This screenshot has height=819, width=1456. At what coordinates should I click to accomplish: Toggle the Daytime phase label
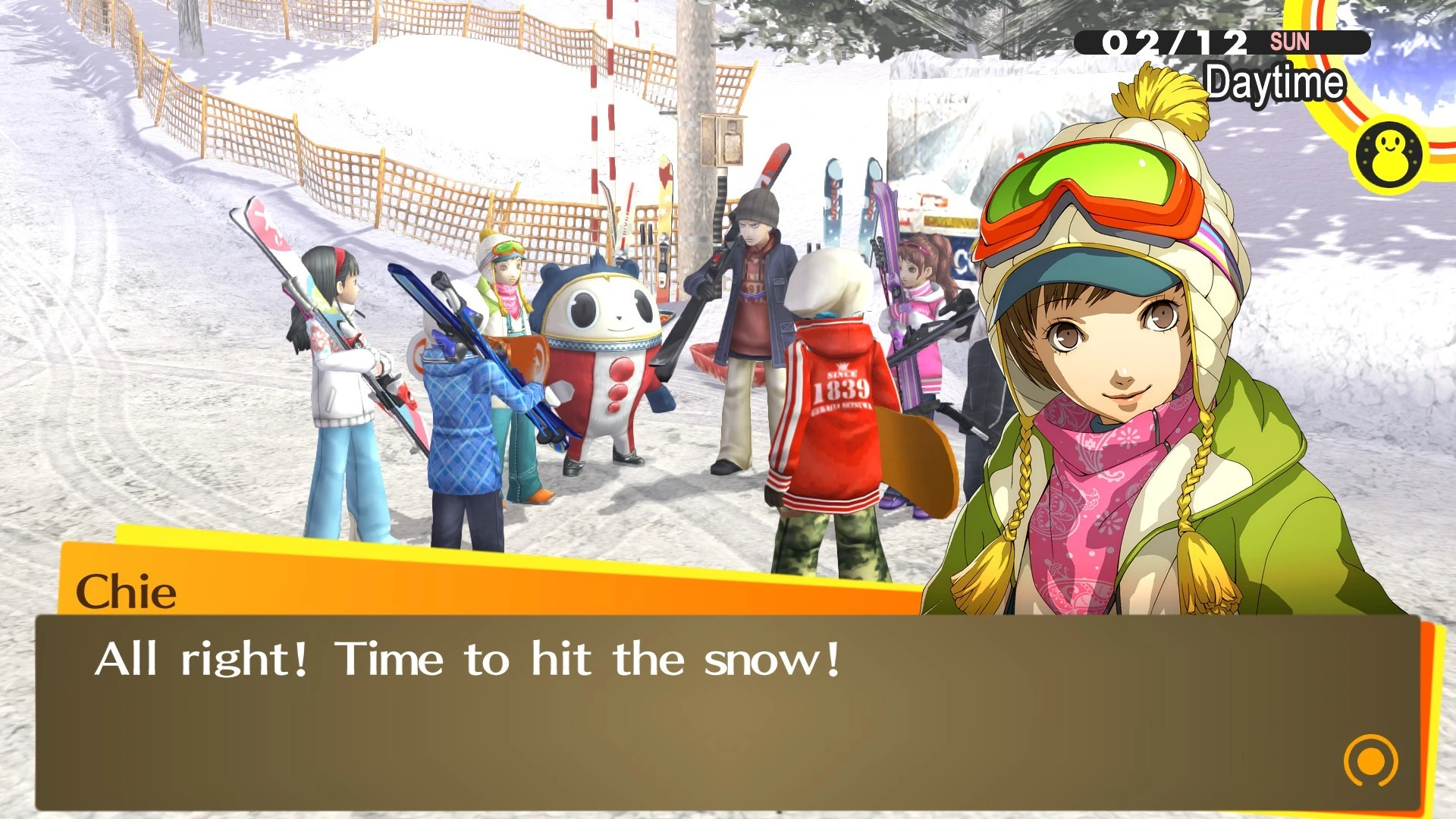pyautogui.click(x=1275, y=83)
